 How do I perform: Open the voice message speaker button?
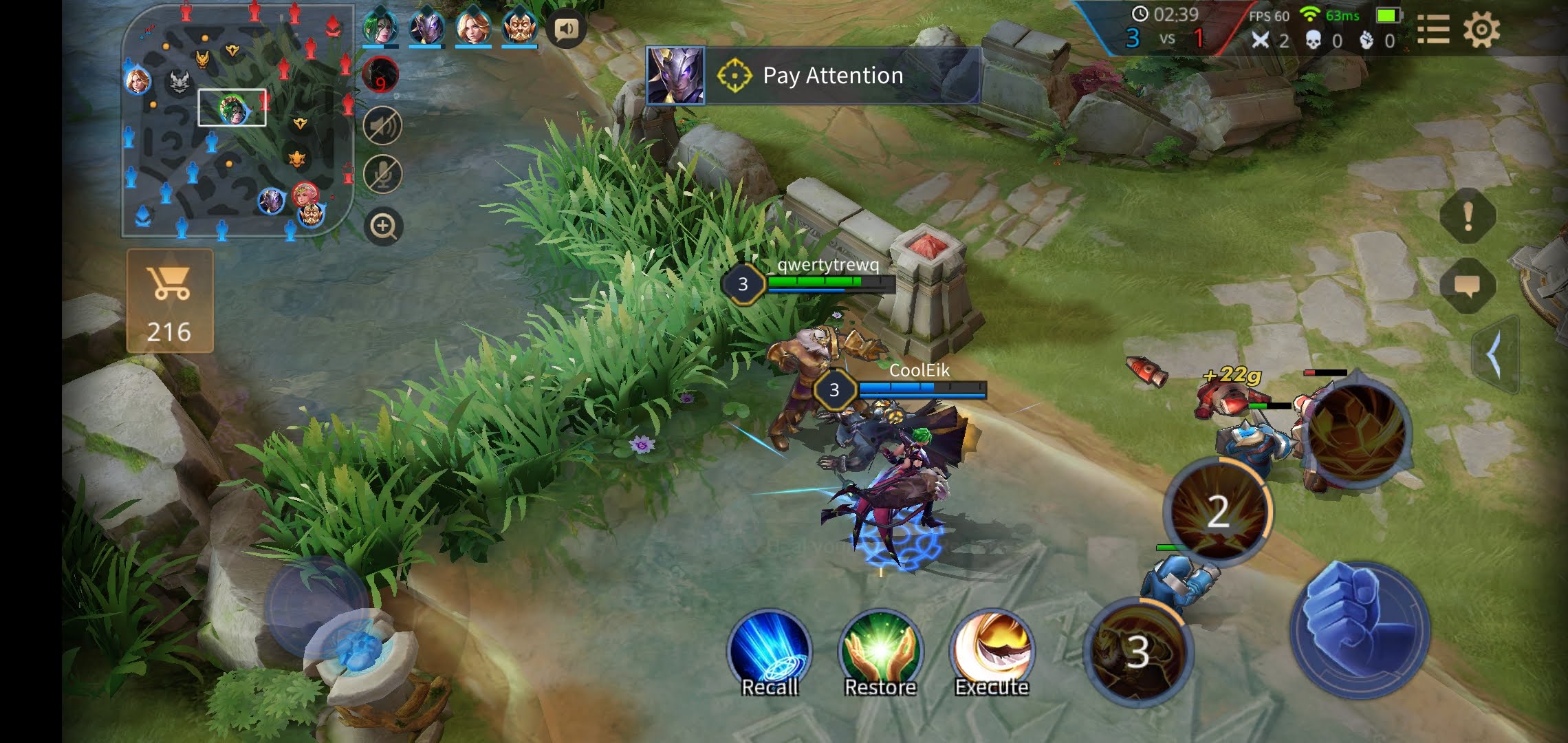point(567,29)
